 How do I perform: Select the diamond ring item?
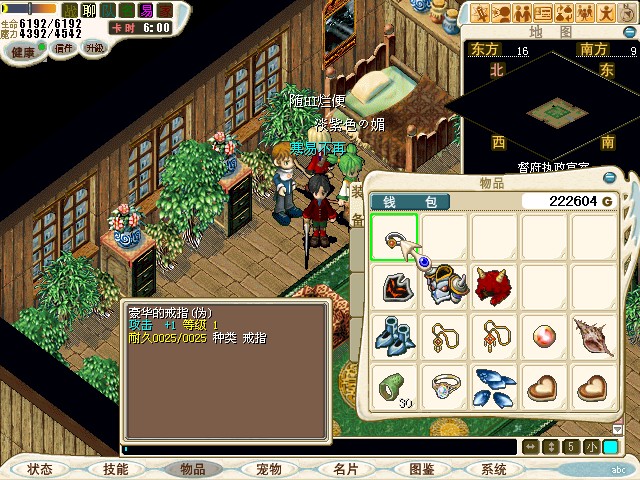[x=444, y=387]
